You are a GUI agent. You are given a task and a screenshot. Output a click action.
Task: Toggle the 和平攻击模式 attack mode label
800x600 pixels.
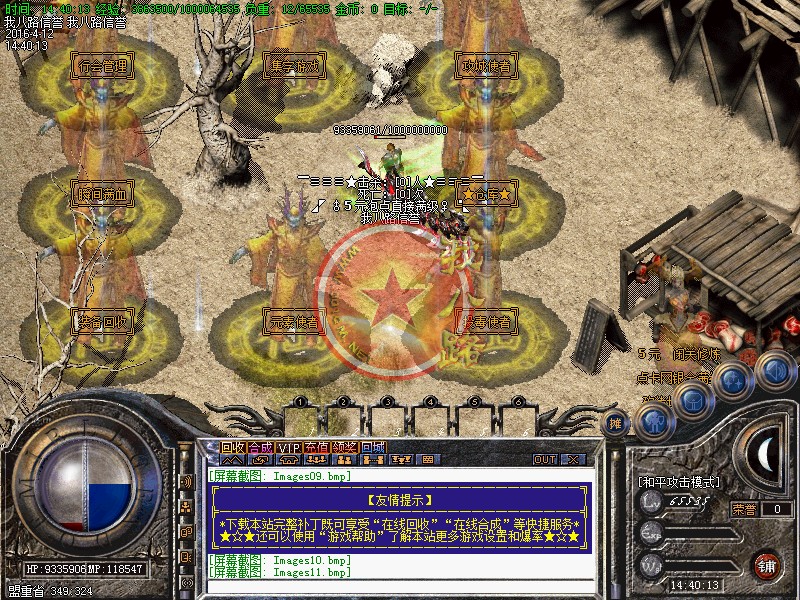pyautogui.click(x=679, y=482)
